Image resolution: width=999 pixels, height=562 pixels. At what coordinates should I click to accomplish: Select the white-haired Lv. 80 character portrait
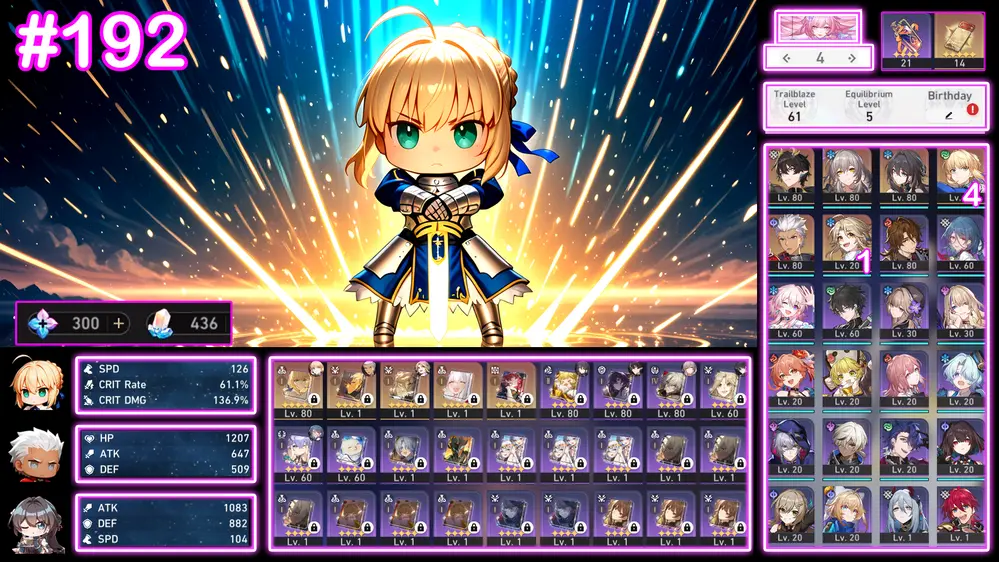790,241
